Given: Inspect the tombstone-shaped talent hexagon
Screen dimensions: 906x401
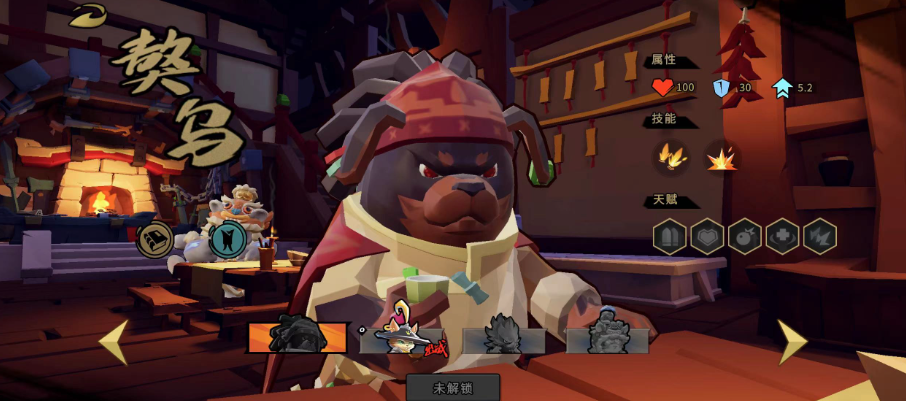Looking at the screenshot, I should pos(669,236).
